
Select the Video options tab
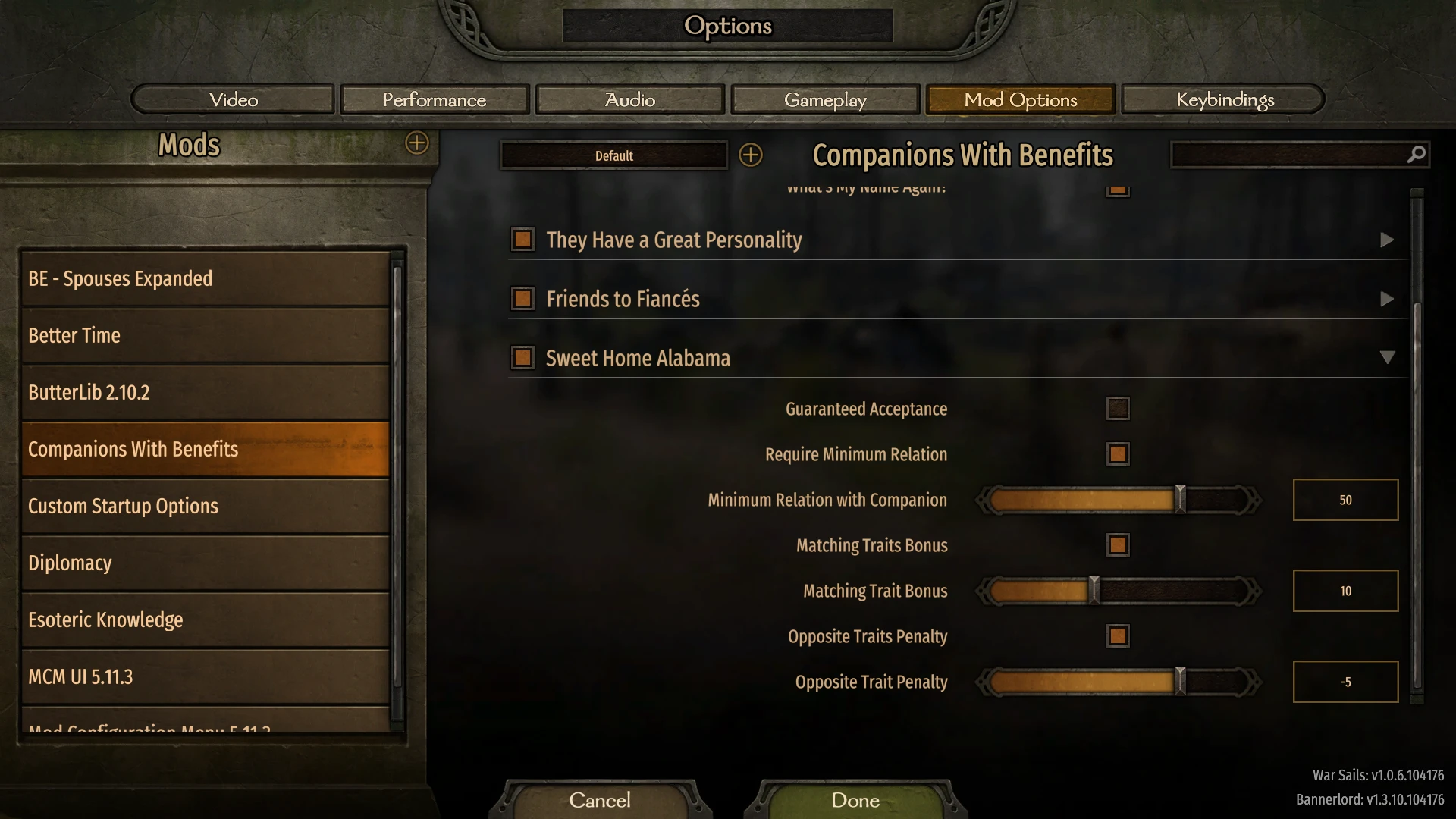tap(233, 99)
